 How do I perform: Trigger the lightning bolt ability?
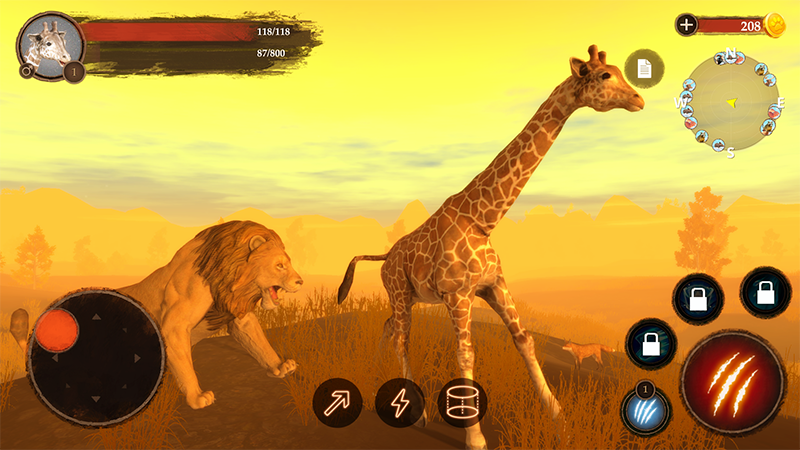[x=400, y=403]
